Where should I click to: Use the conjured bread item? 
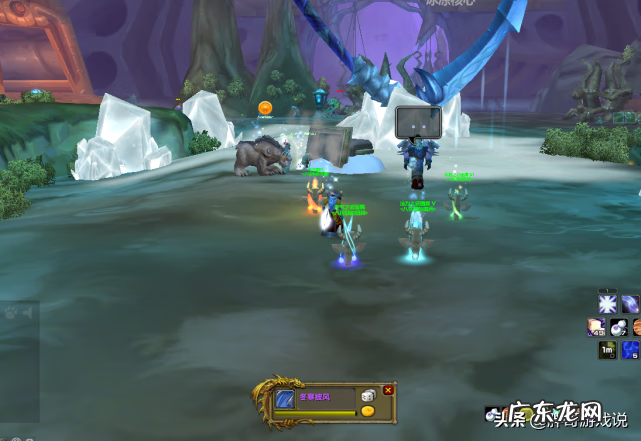pyautogui.click(x=596, y=327)
